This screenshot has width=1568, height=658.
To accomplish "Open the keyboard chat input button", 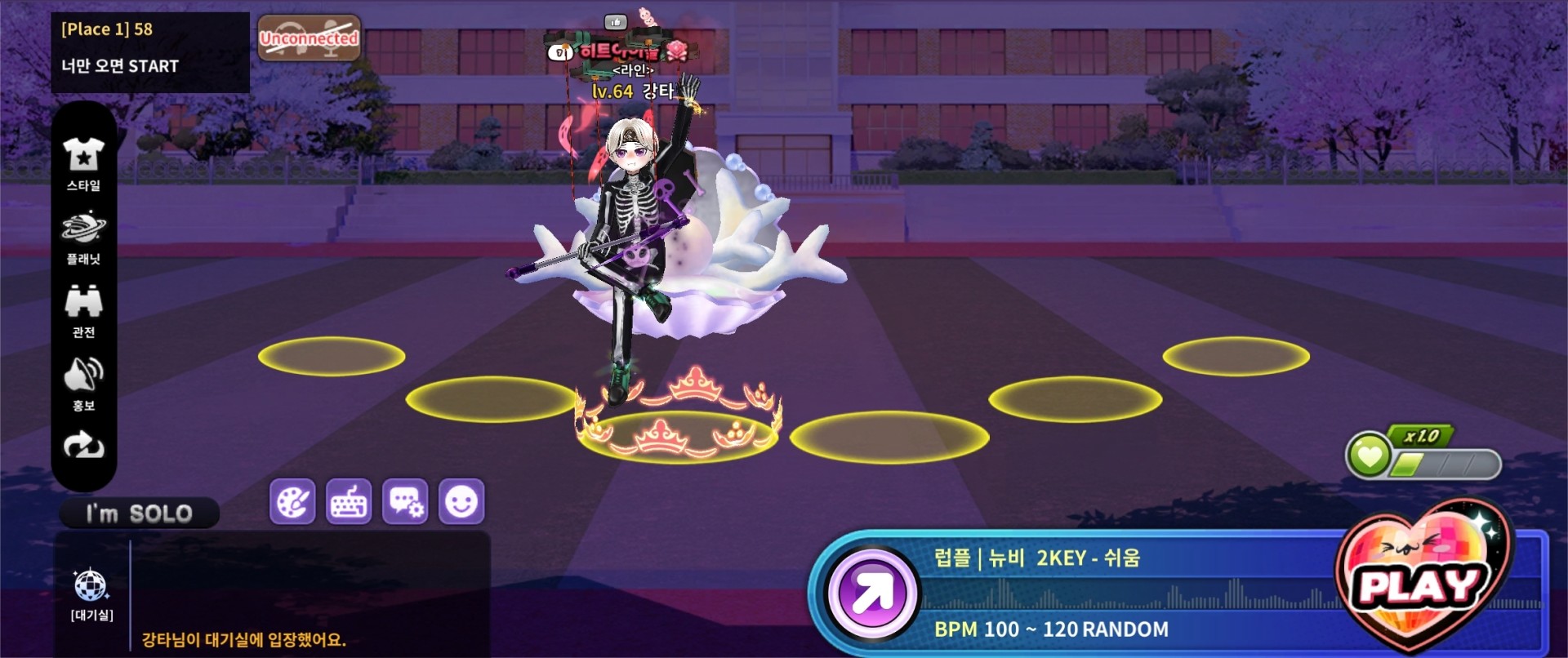I will (x=349, y=501).
